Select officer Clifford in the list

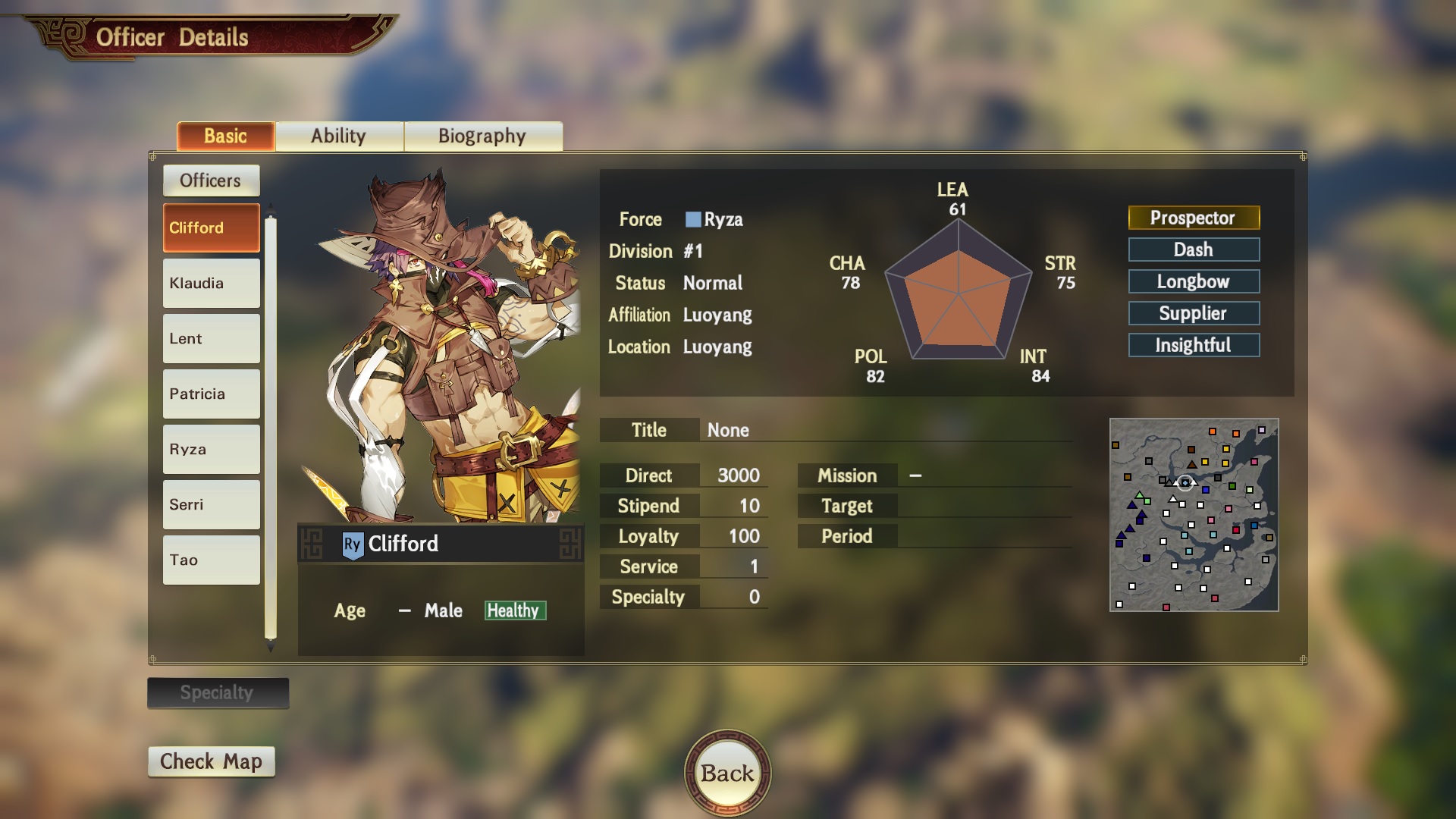[211, 227]
